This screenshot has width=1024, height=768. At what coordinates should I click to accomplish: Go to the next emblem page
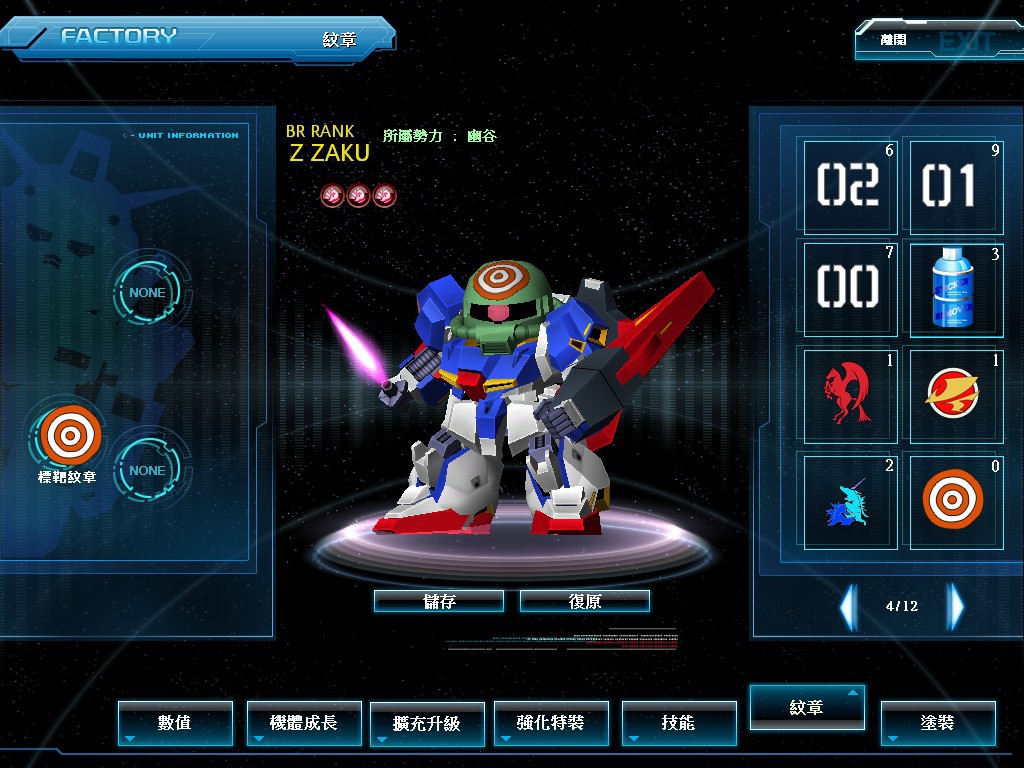tap(957, 606)
